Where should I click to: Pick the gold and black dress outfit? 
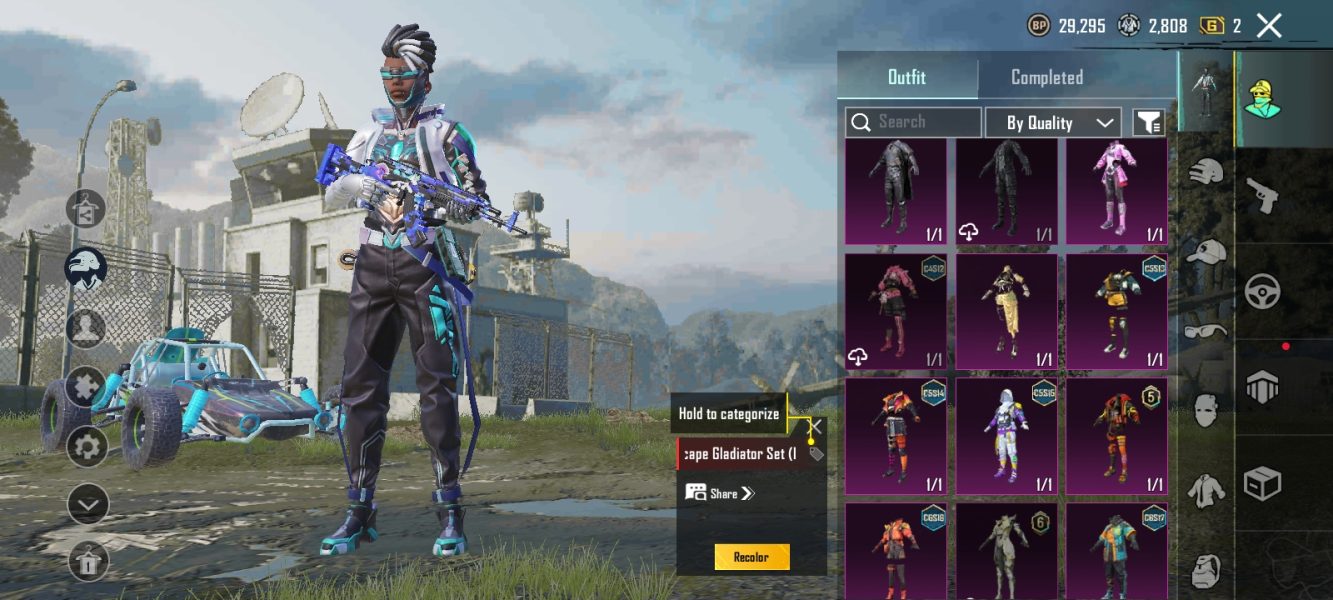pos(1006,312)
